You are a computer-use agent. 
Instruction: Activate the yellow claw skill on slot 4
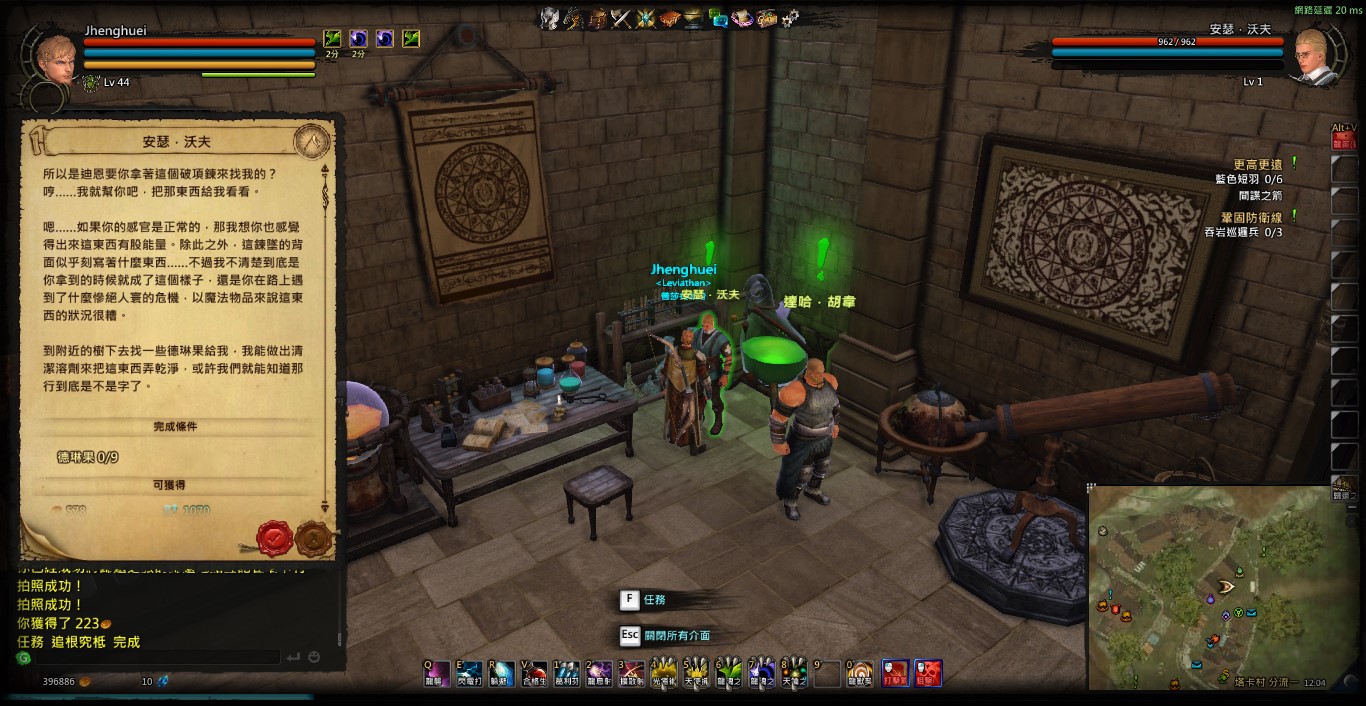tap(664, 673)
